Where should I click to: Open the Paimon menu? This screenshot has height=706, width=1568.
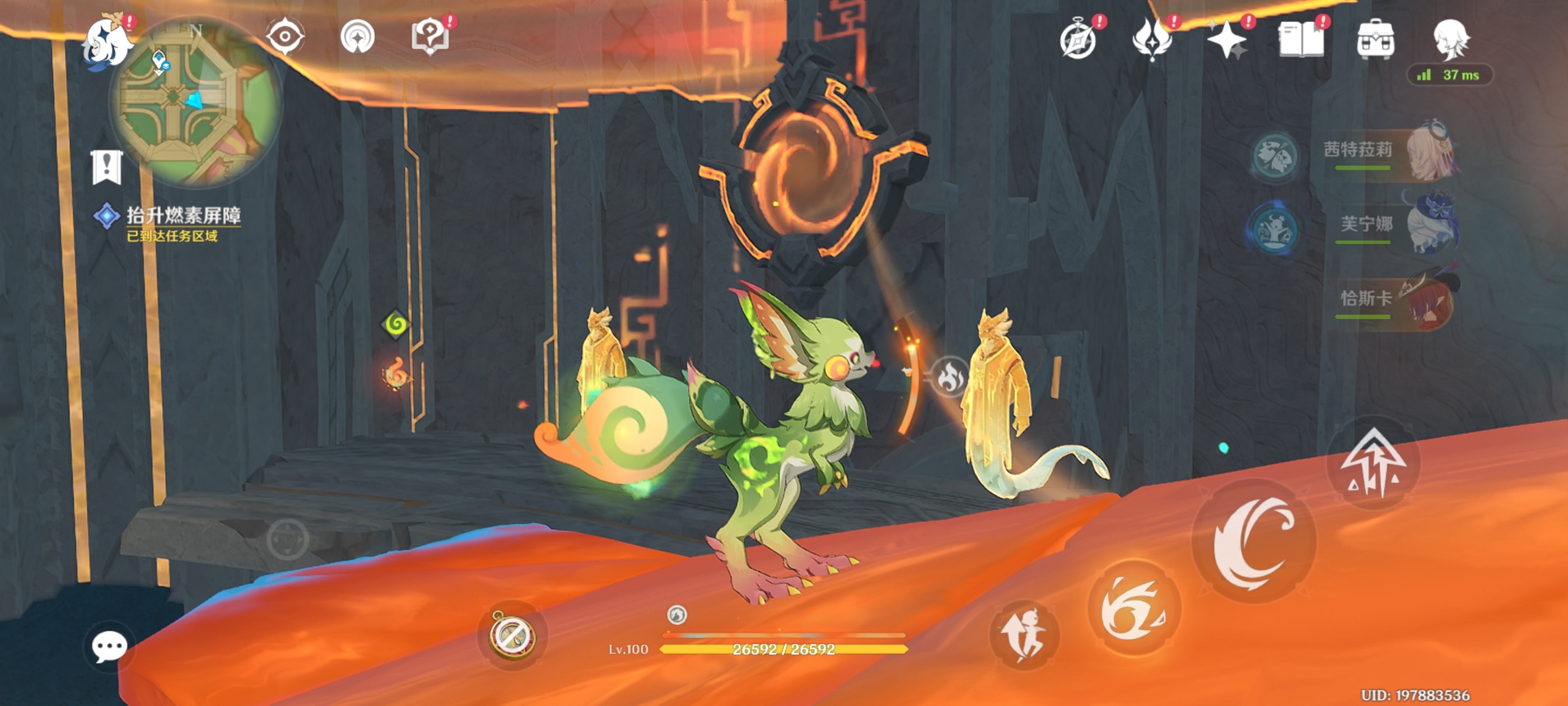[108, 43]
